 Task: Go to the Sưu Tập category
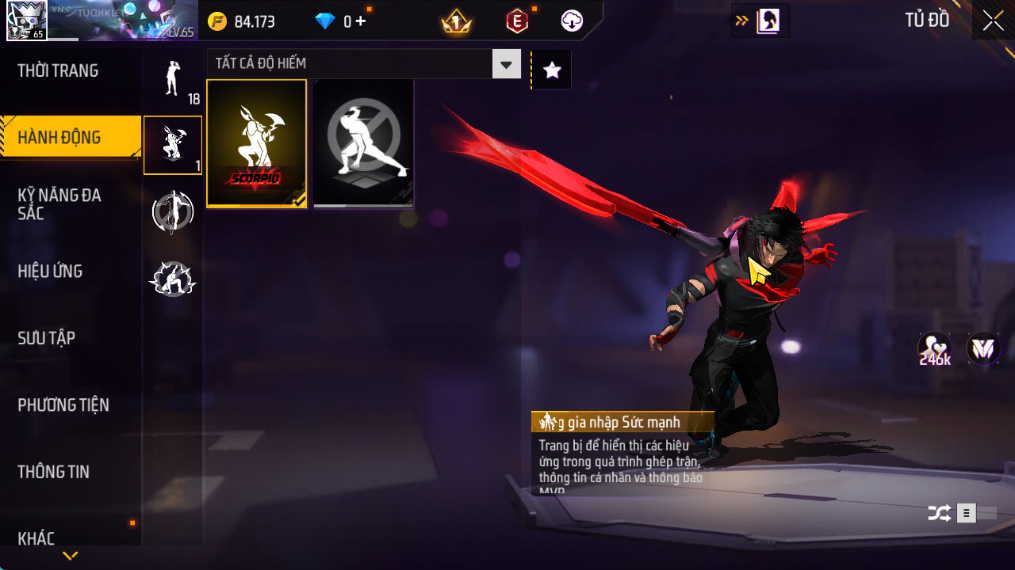[x=46, y=338]
